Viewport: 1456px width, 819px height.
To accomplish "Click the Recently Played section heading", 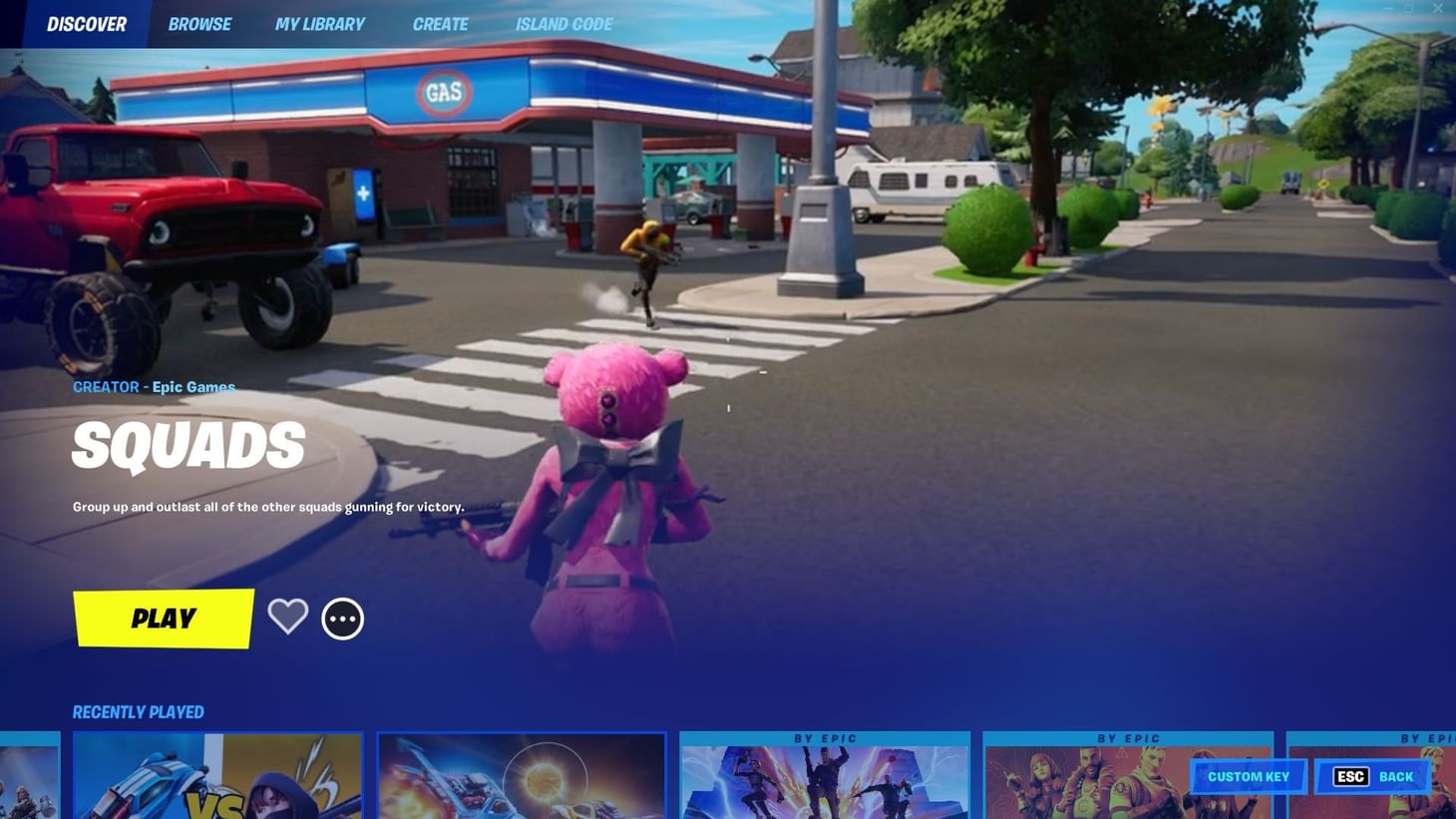I will pos(139,711).
